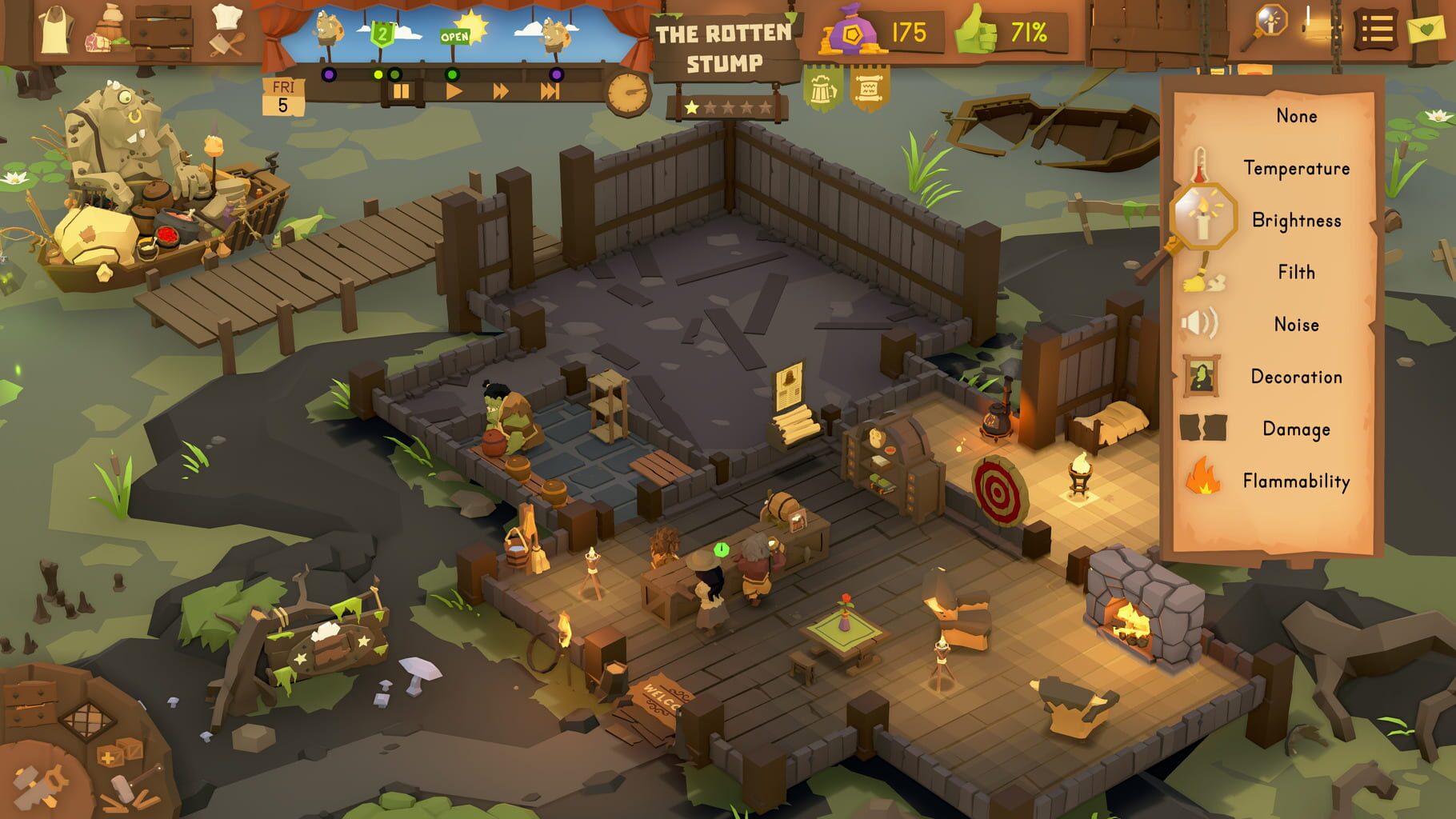Select None to disable overlays

(1296, 116)
